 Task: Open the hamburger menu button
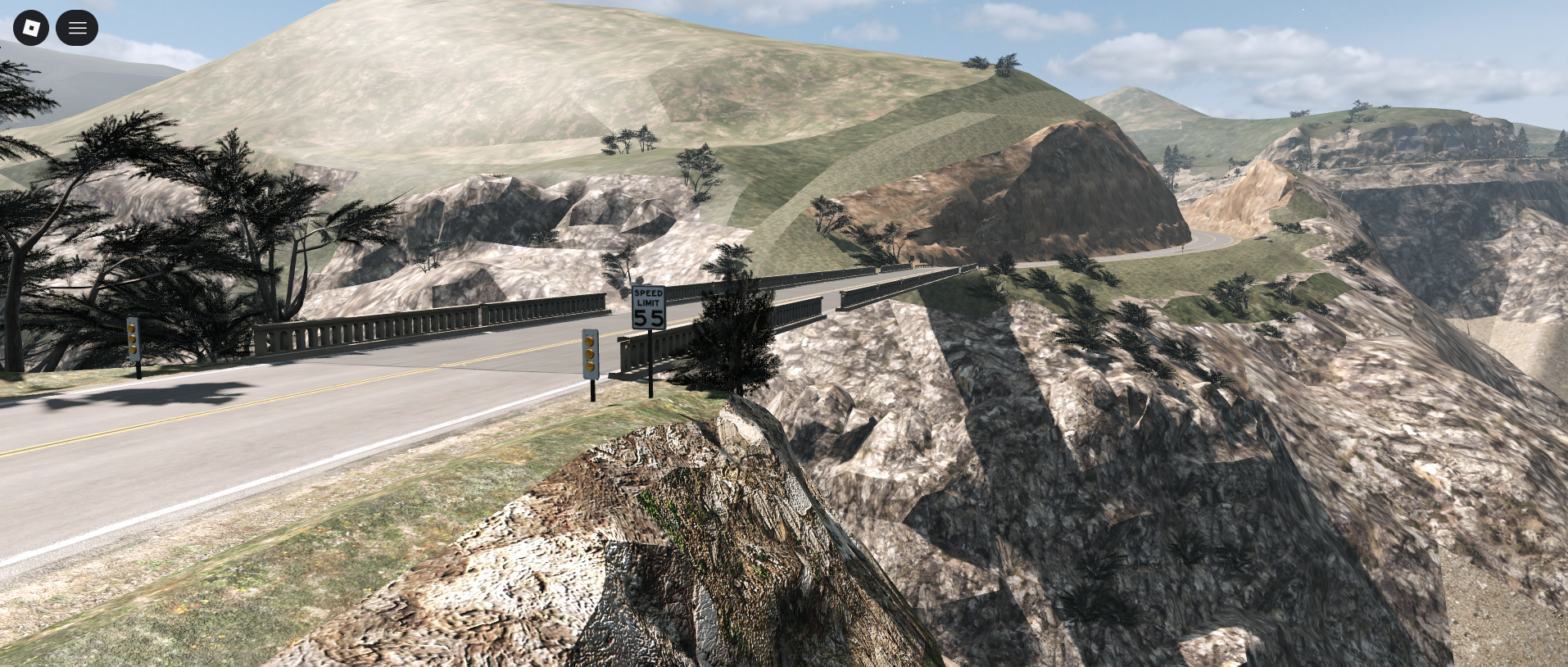77,29
